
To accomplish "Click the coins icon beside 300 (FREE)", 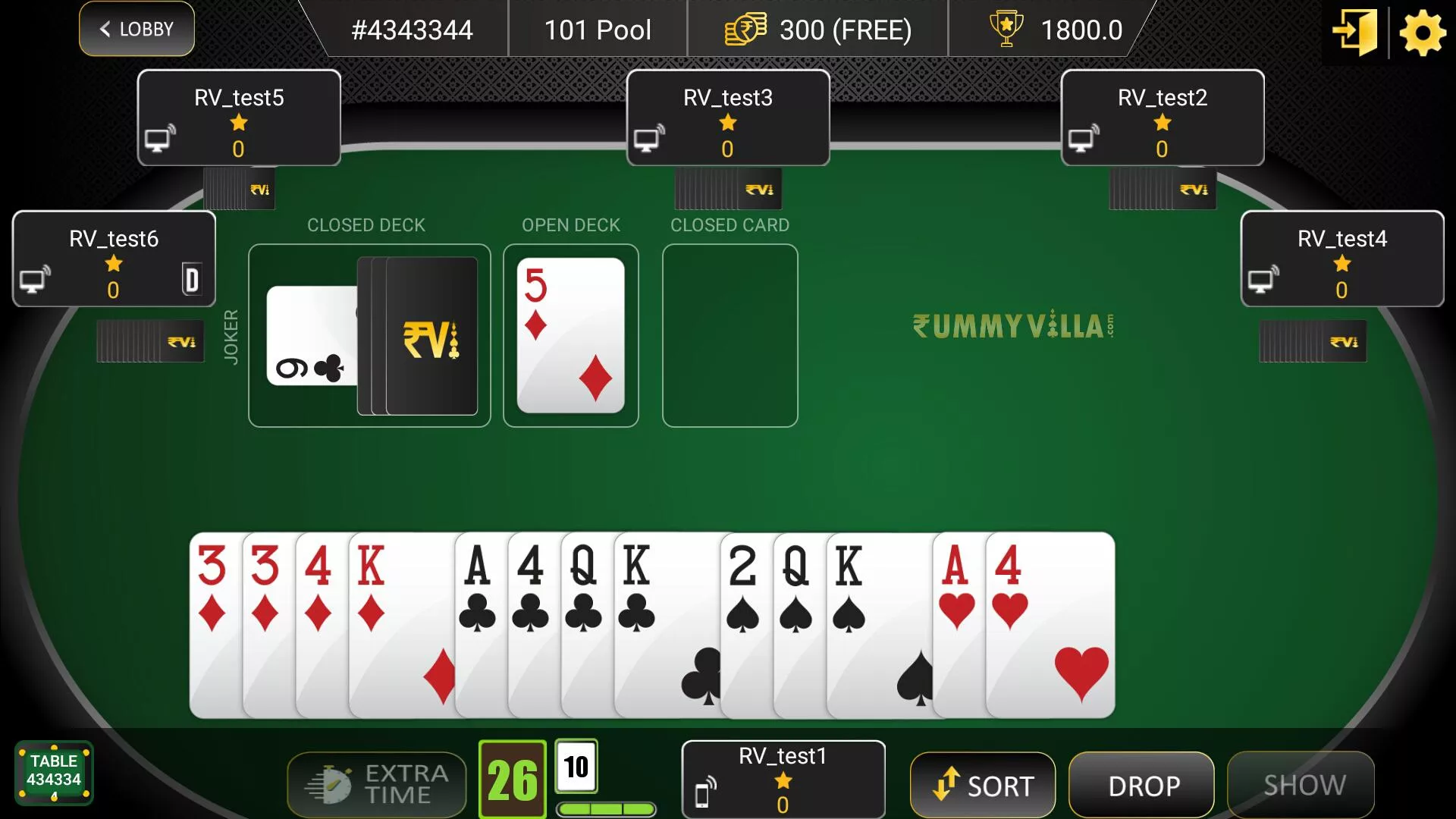I will 745,30.
